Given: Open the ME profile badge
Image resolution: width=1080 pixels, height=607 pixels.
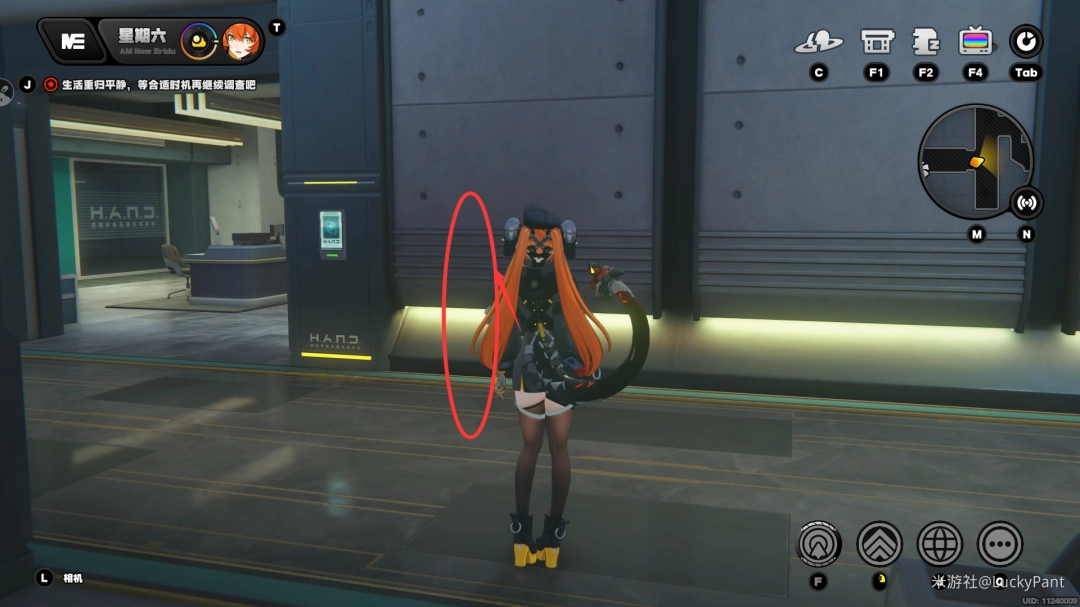Looking at the screenshot, I should click(x=72, y=41).
